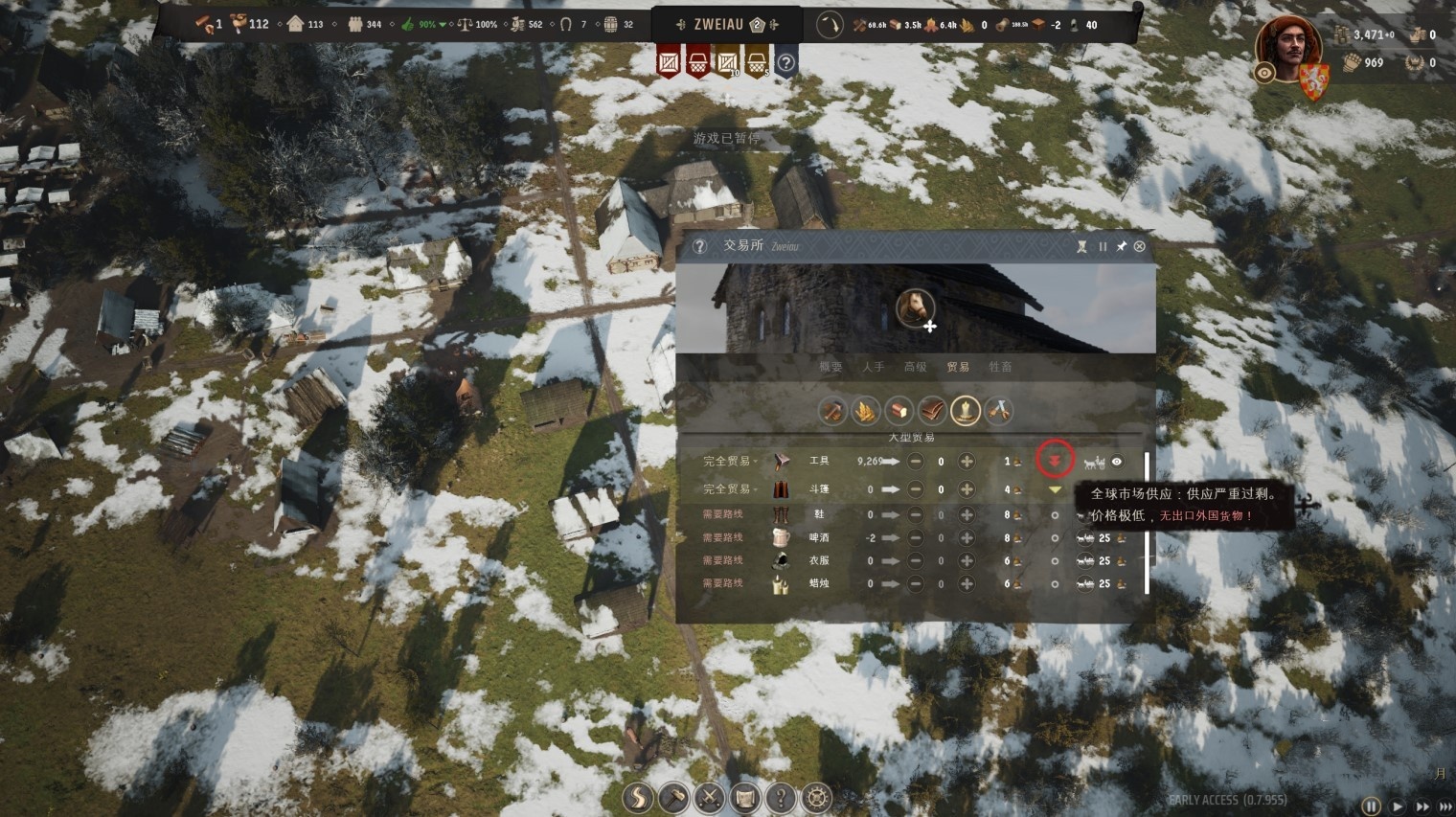The image size is (1456, 817).
Task: Open the trading post help question mark
Action: [699, 246]
